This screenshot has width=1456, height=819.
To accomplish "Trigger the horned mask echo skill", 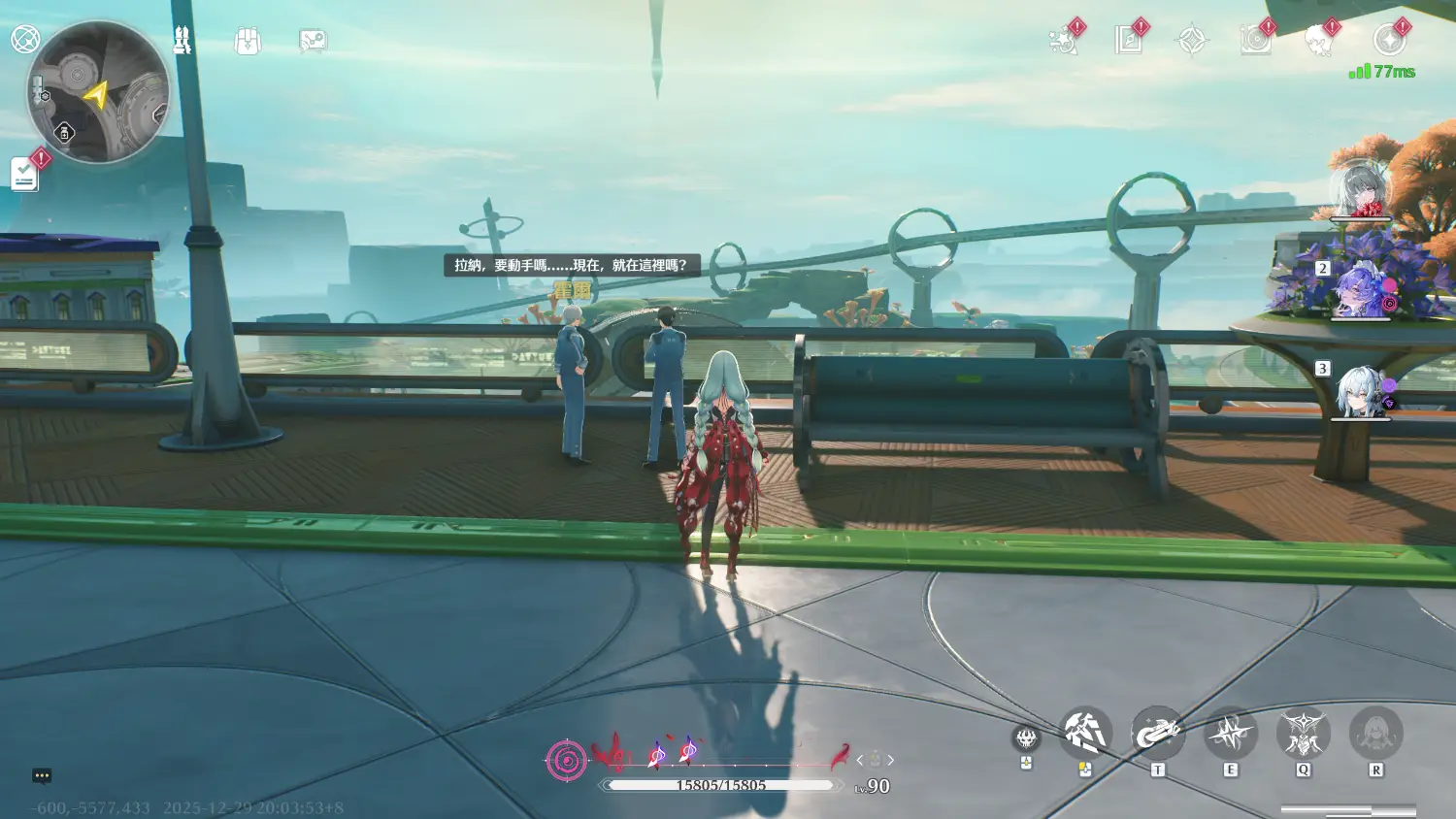I will point(1303,734).
